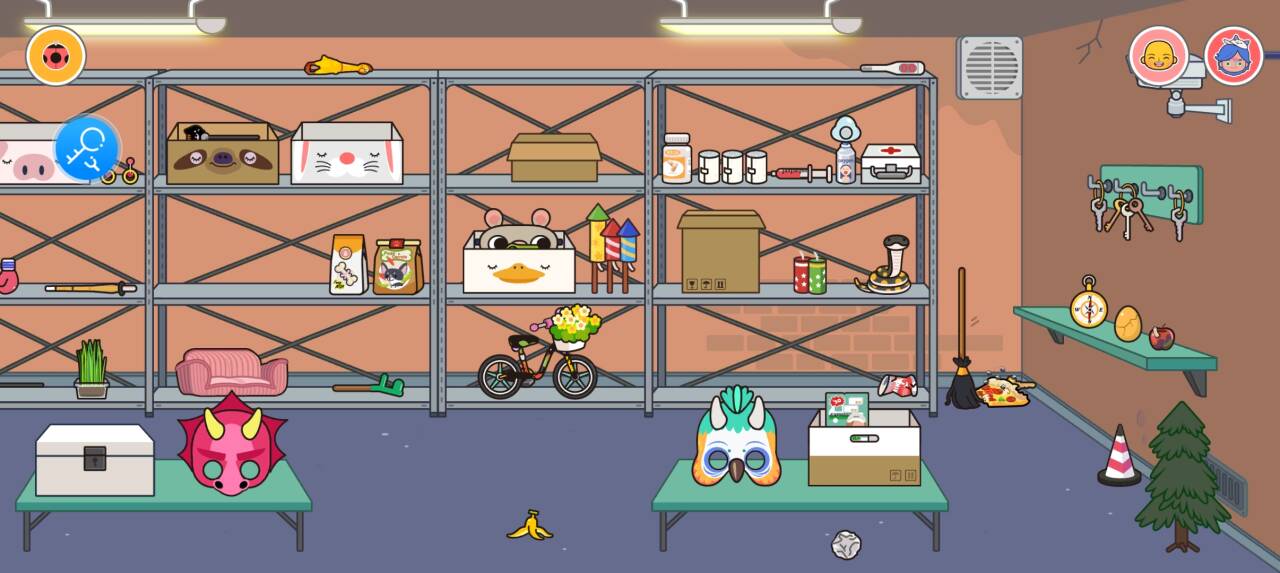Open the blue-haired character button
1280x573 pixels.
1233,56
